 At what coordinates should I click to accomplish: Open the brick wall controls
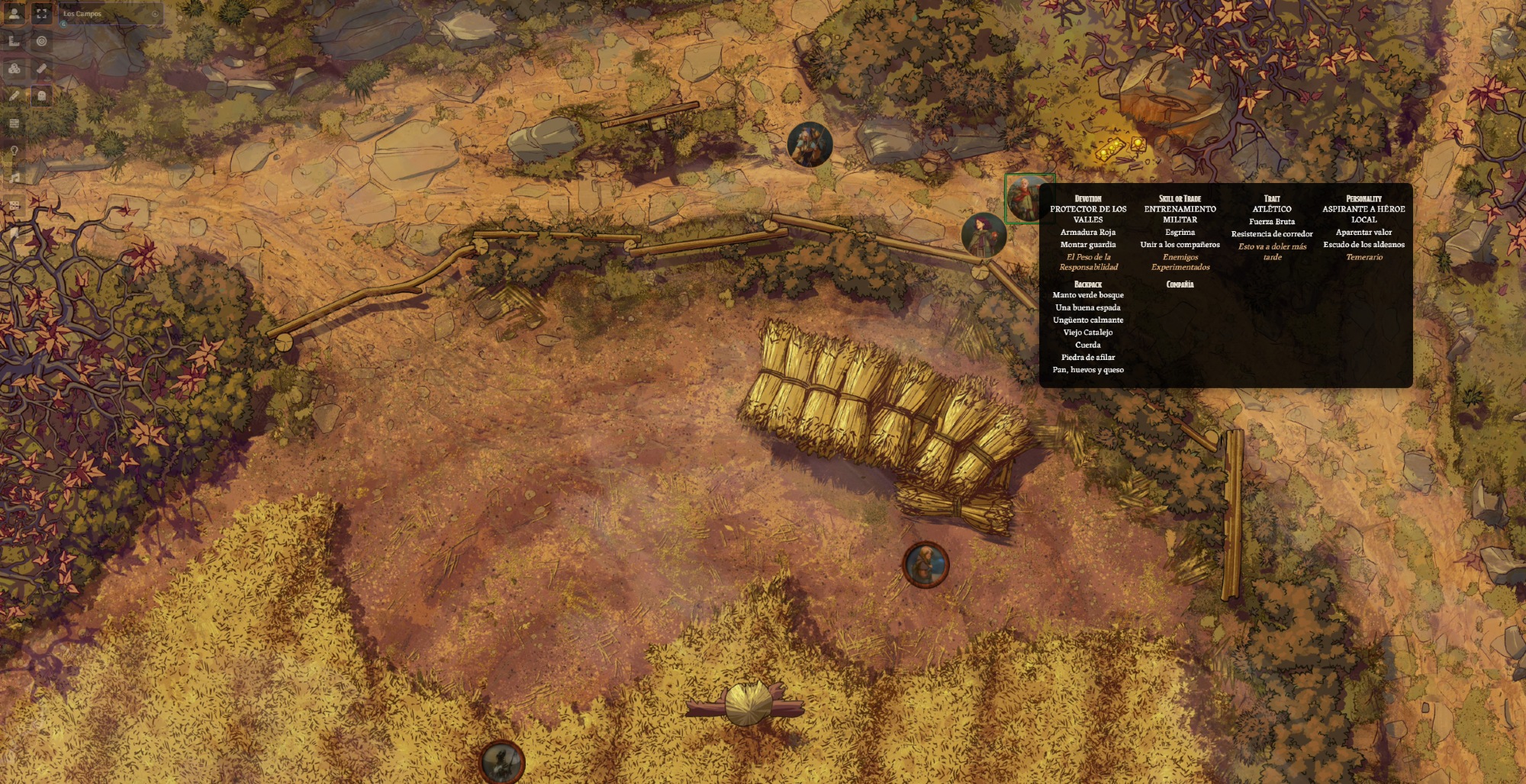click(14, 124)
